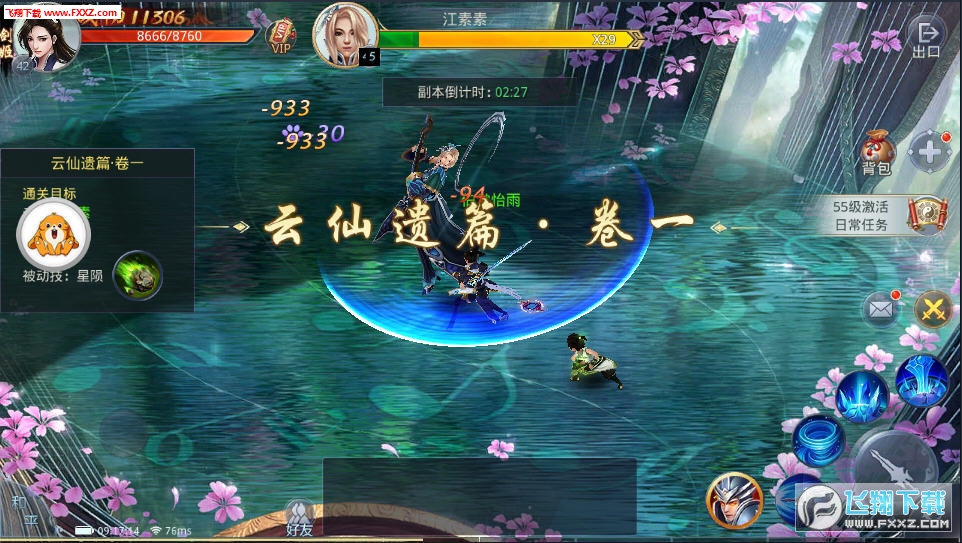Cast the ice pillar fountain skill
The image size is (962, 543).
(922, 378)
